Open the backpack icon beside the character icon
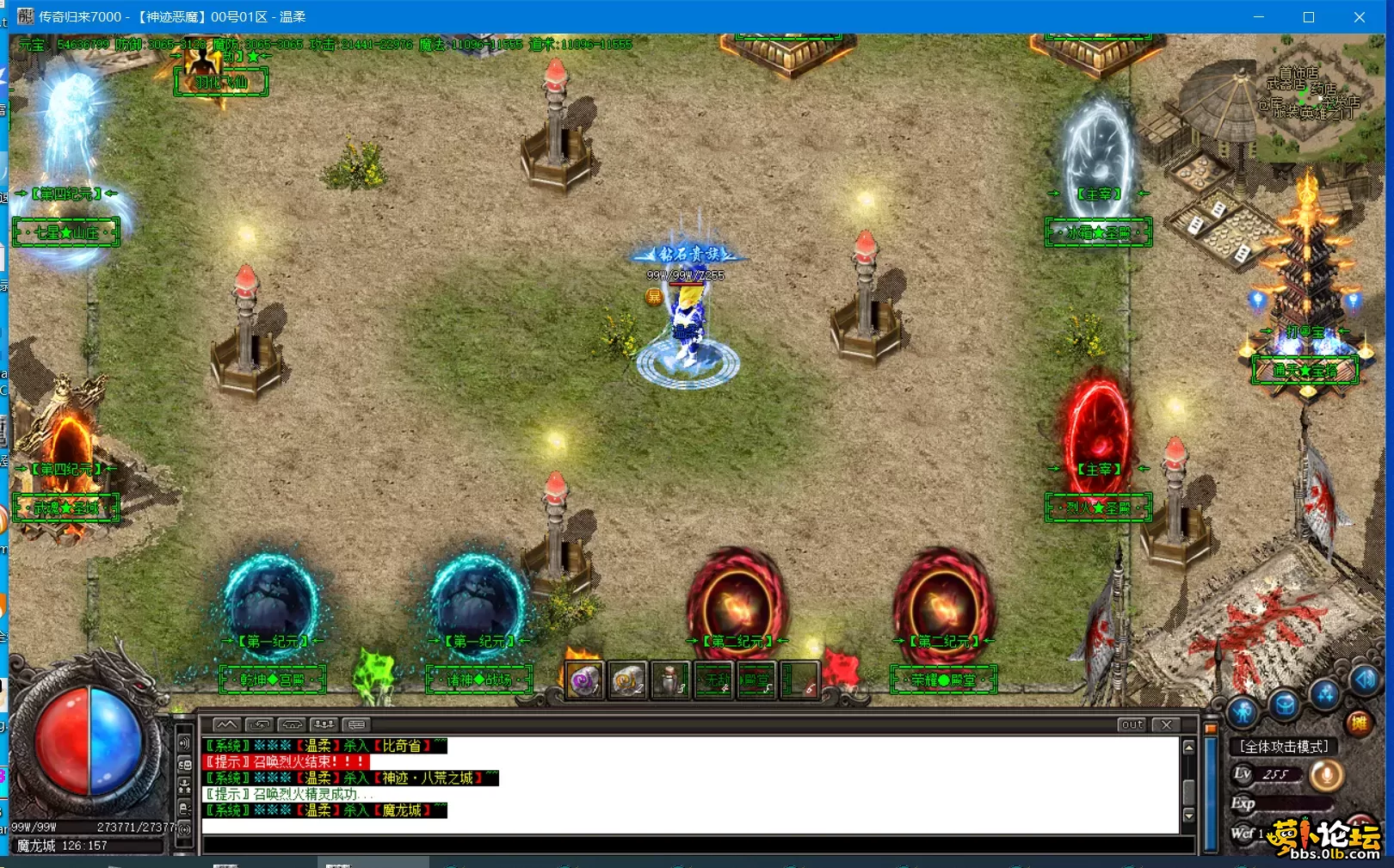Viewport: 1394px width, 868px height. (x=1284, y=705)
